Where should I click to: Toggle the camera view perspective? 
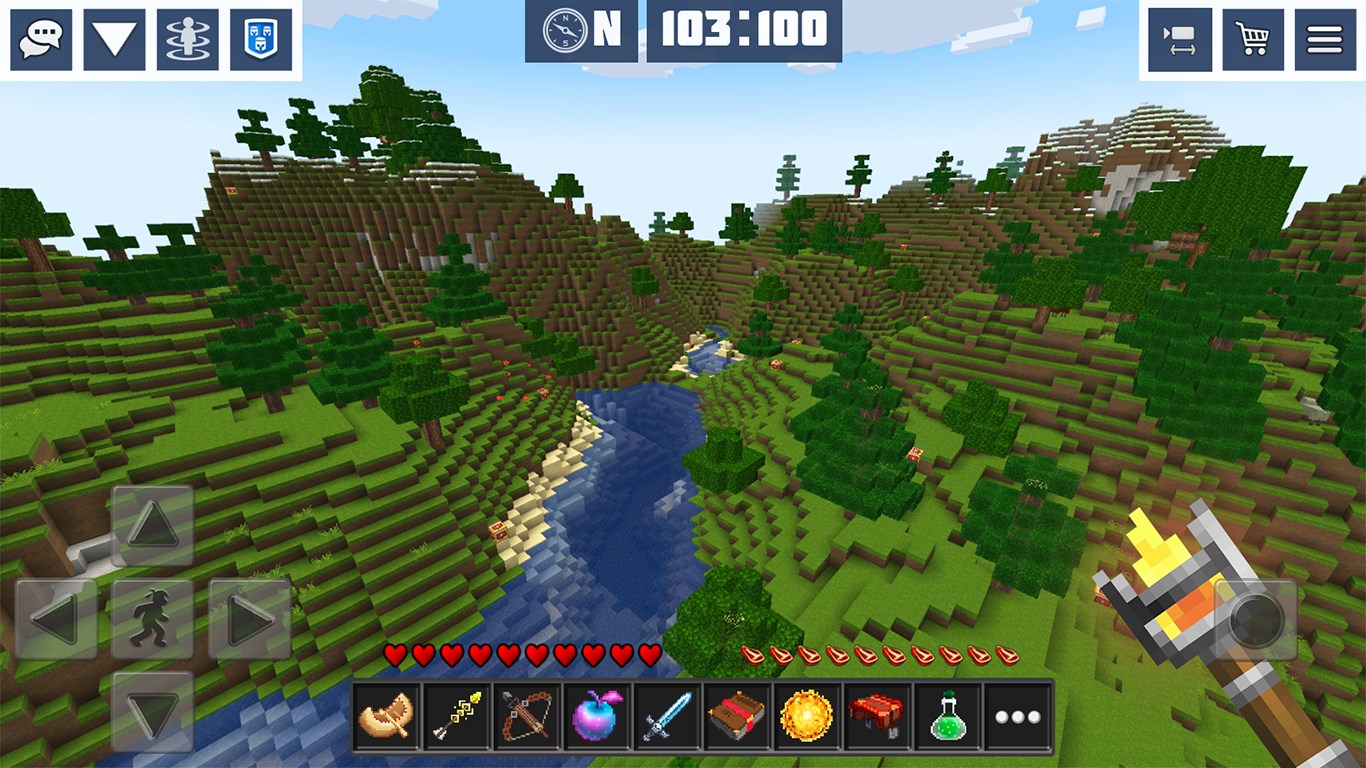[x=1181, y=39]
